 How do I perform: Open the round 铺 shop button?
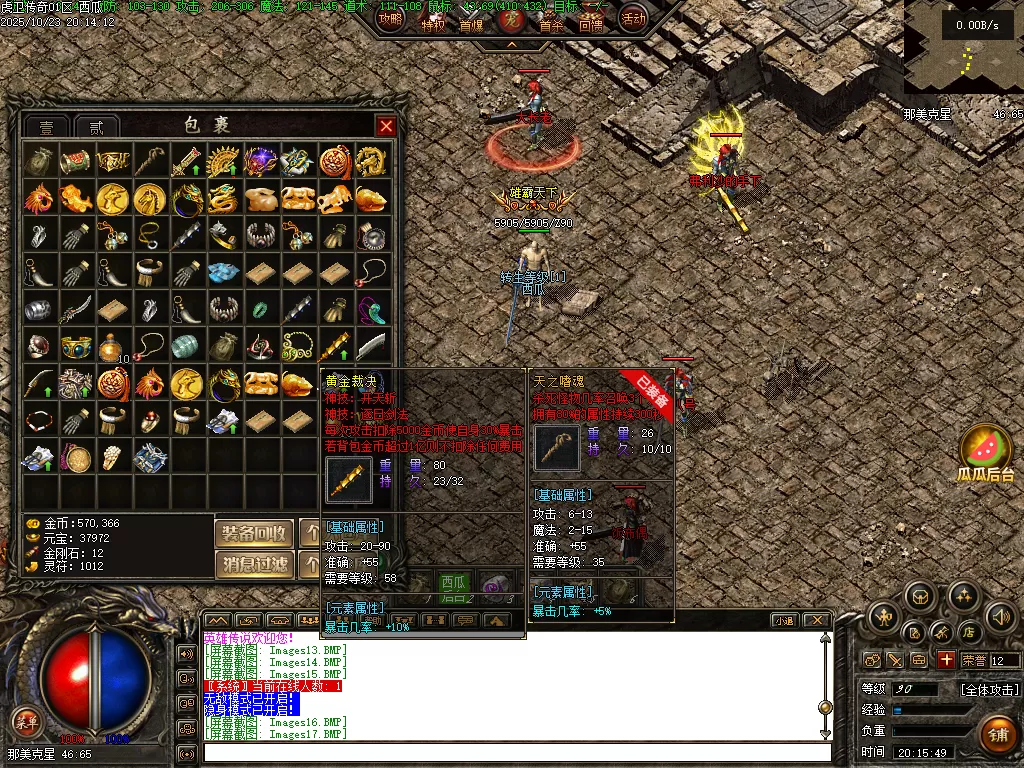pyautogui.click(x=997, y=734)
